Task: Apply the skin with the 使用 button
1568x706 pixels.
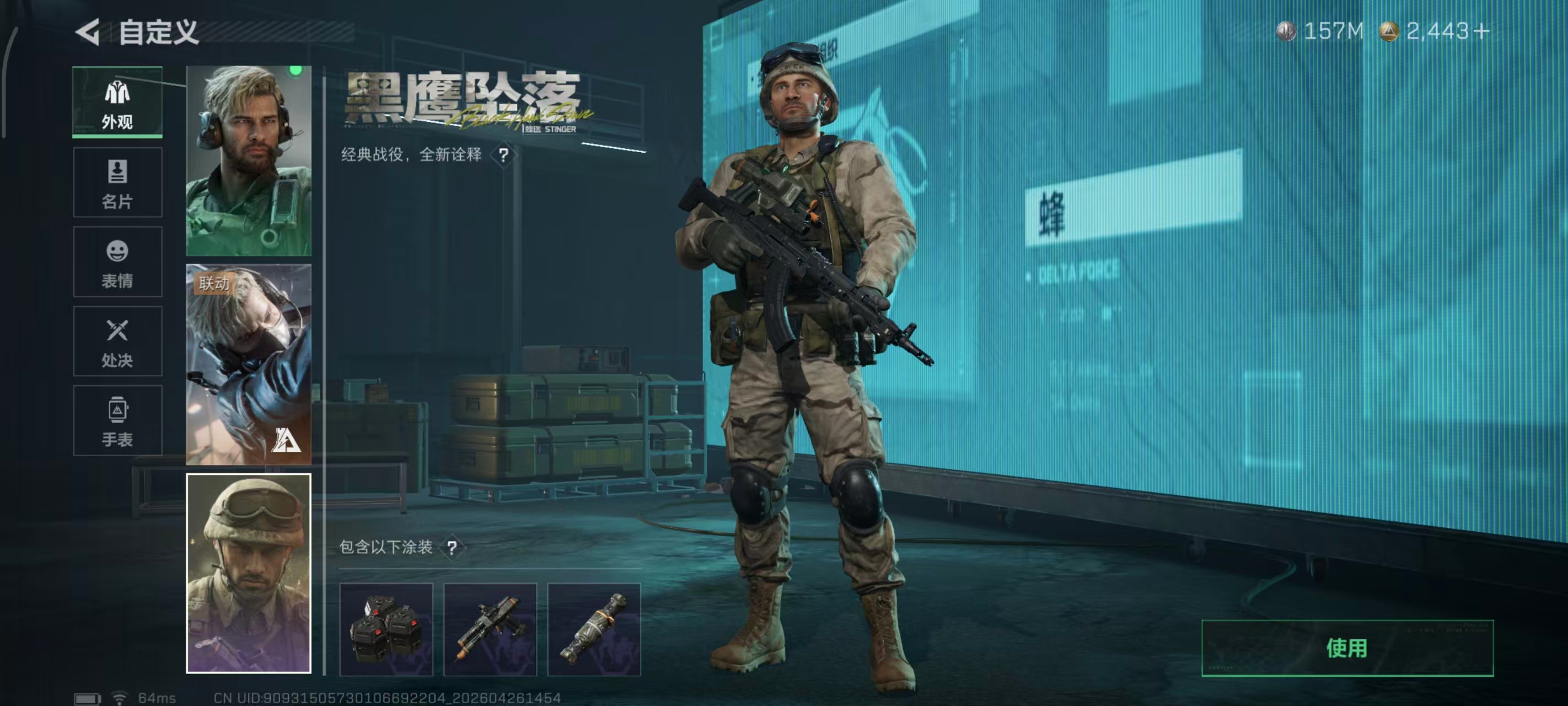Action: [1347, 648]
